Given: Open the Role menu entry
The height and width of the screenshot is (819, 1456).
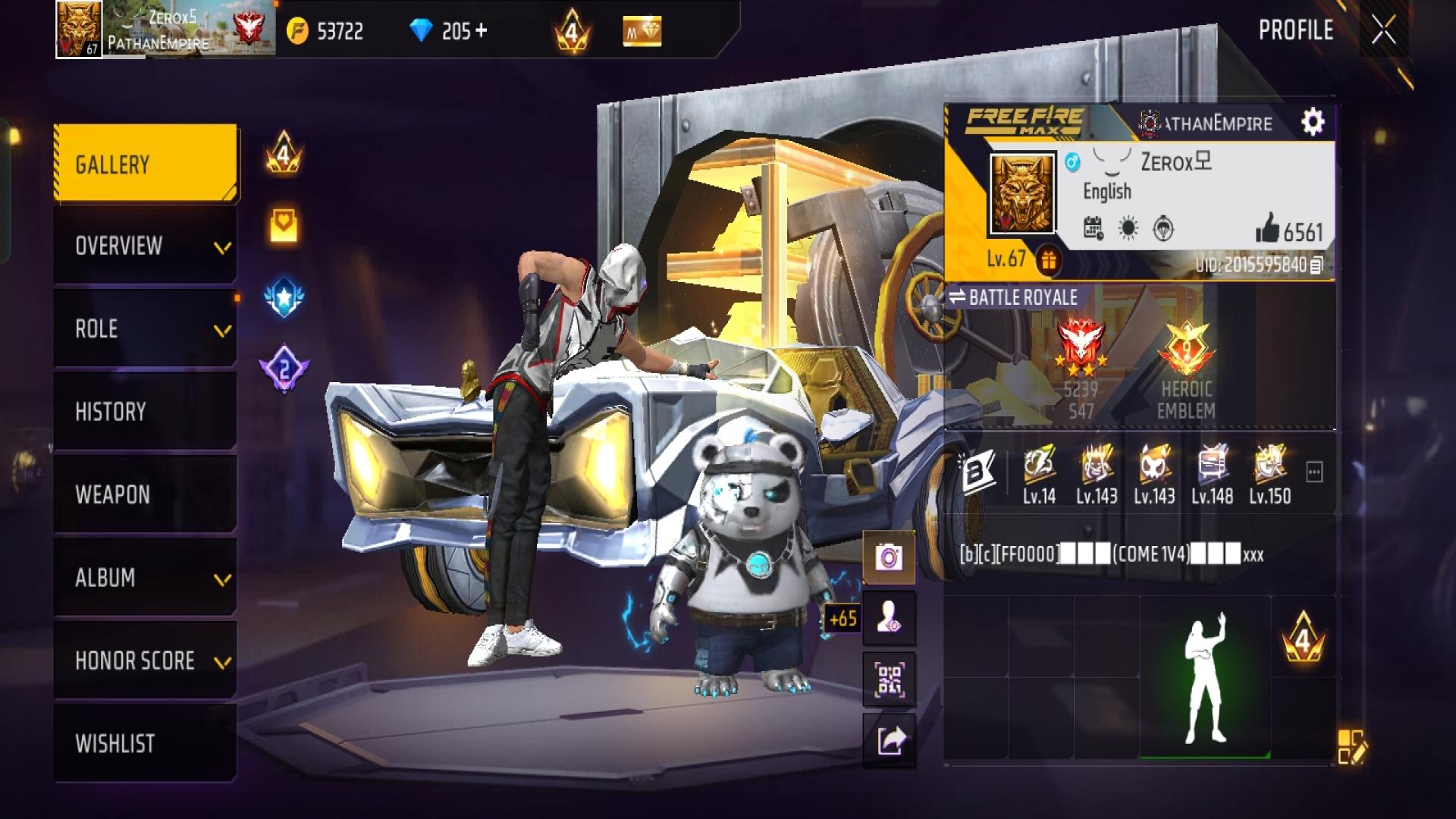Looking at the screenshot, I should 146,329.
